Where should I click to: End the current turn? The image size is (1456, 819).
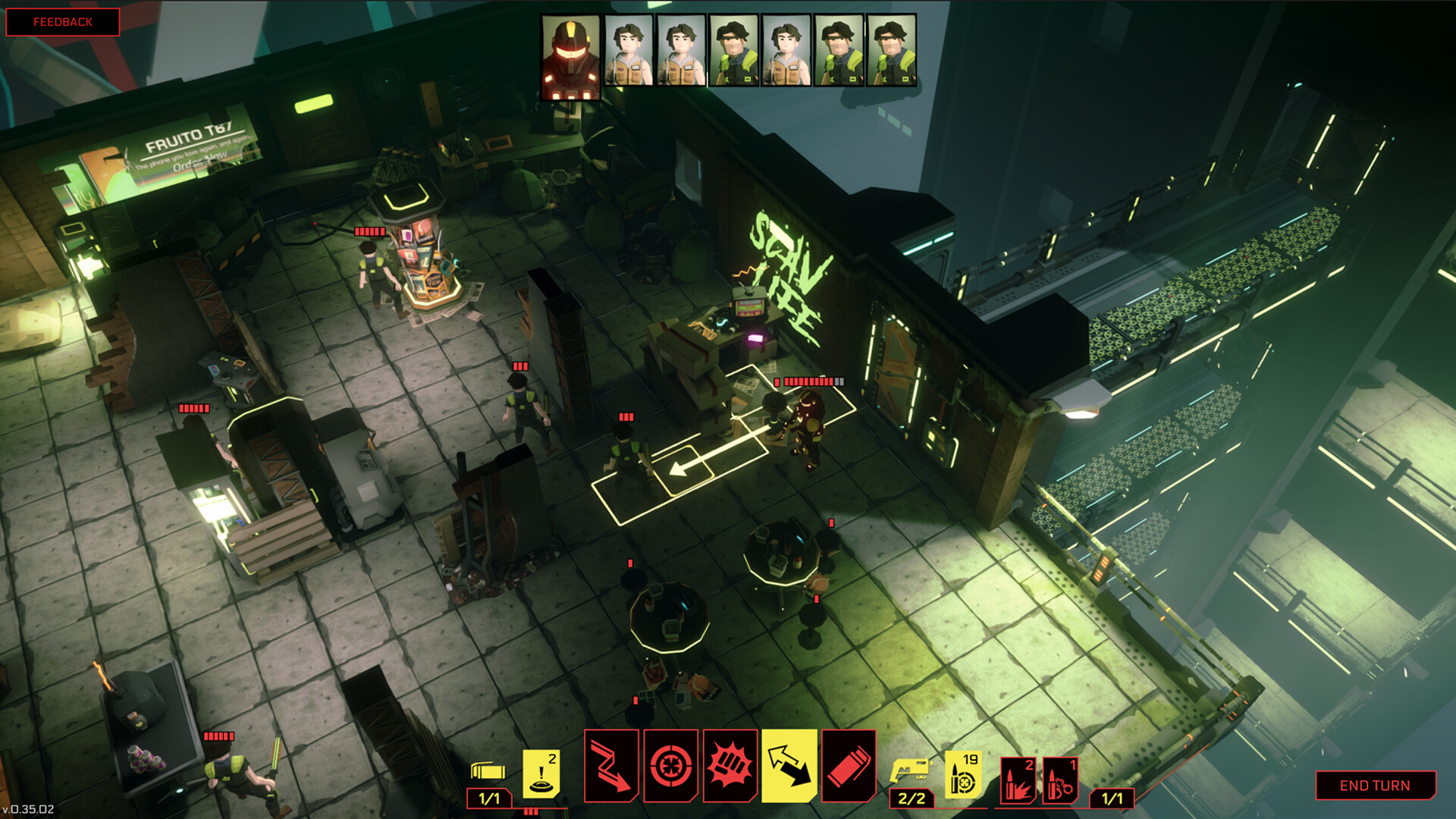1374,786
